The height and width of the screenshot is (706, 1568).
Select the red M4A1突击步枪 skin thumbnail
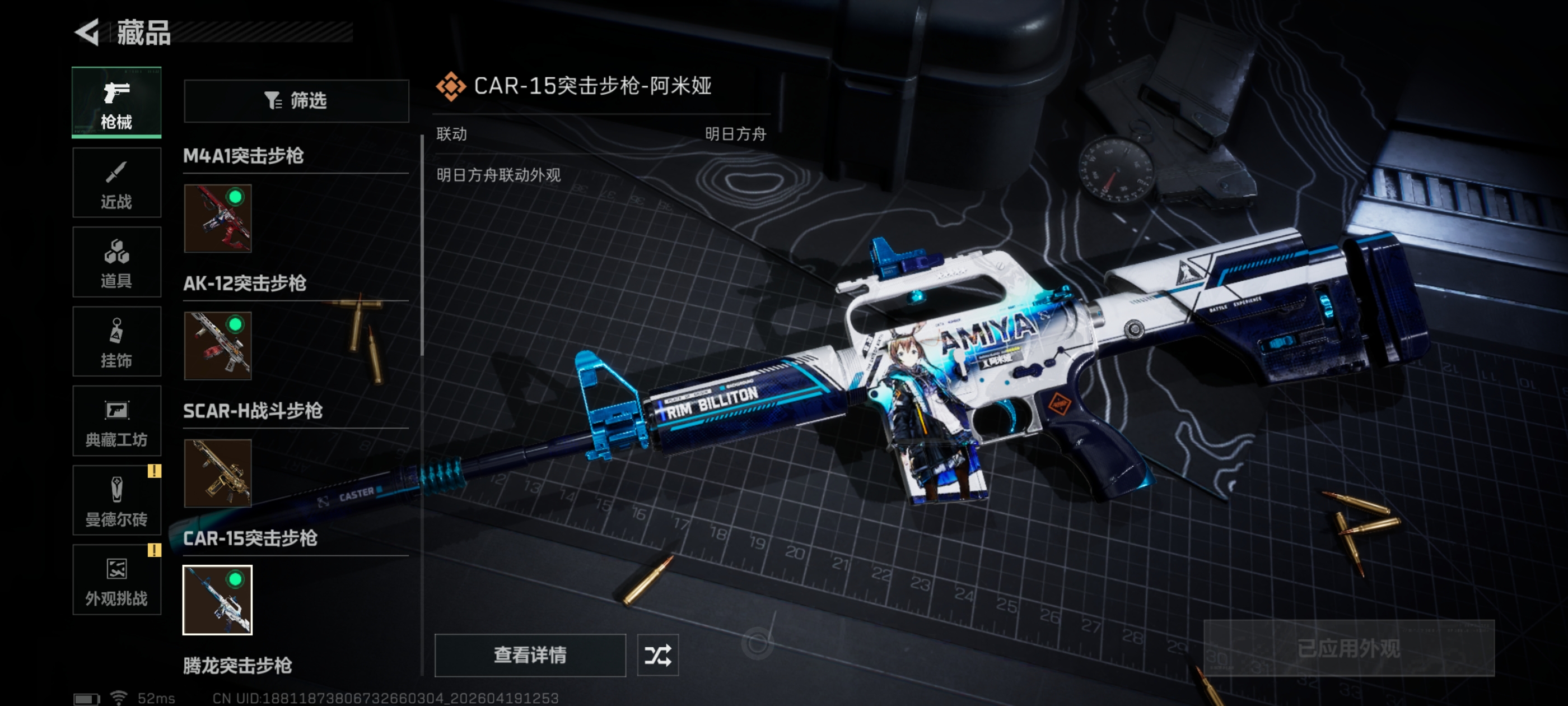(218, 219)
